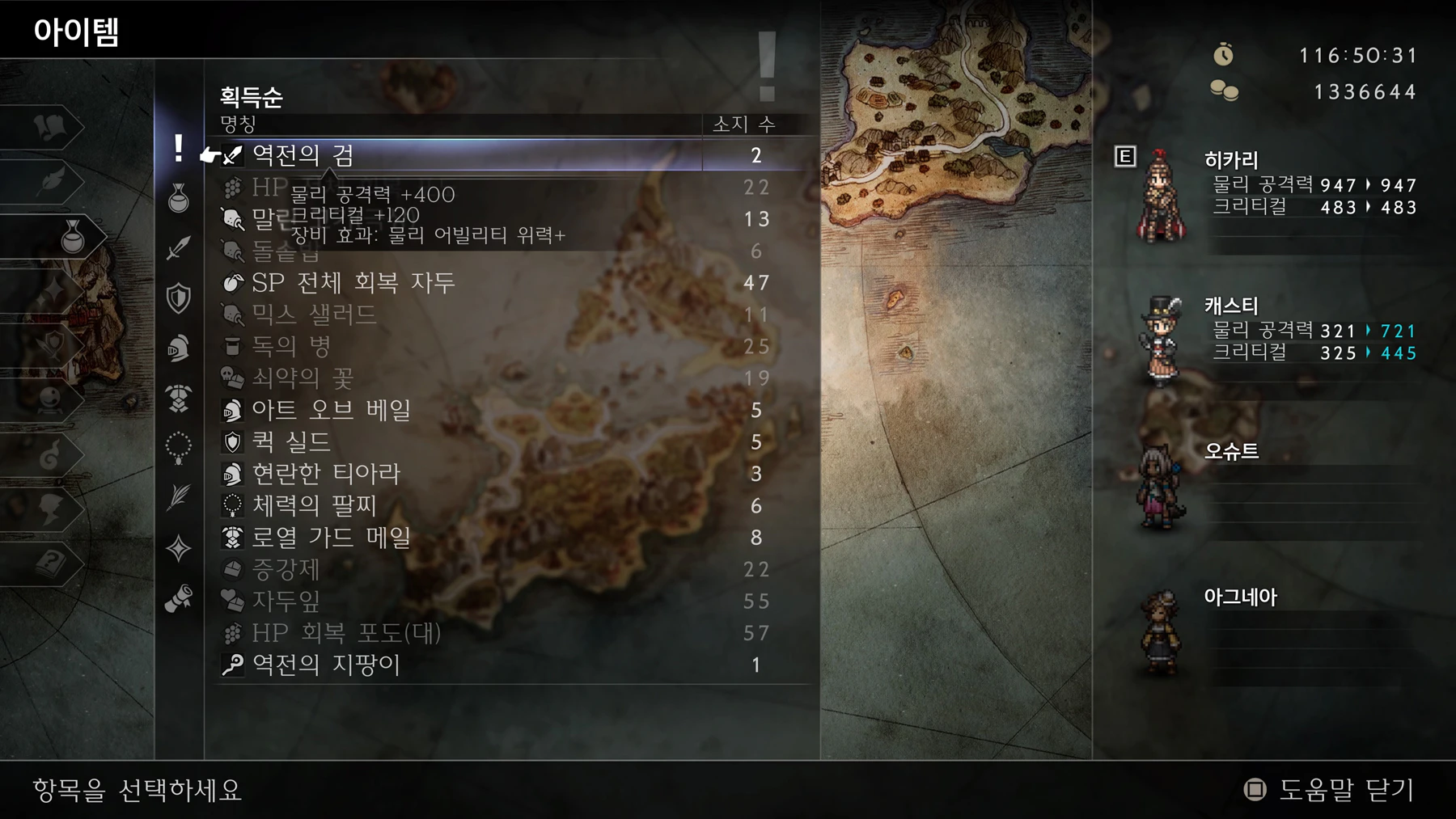
Task: Select party member 히카리
Action: [1262, 194]
